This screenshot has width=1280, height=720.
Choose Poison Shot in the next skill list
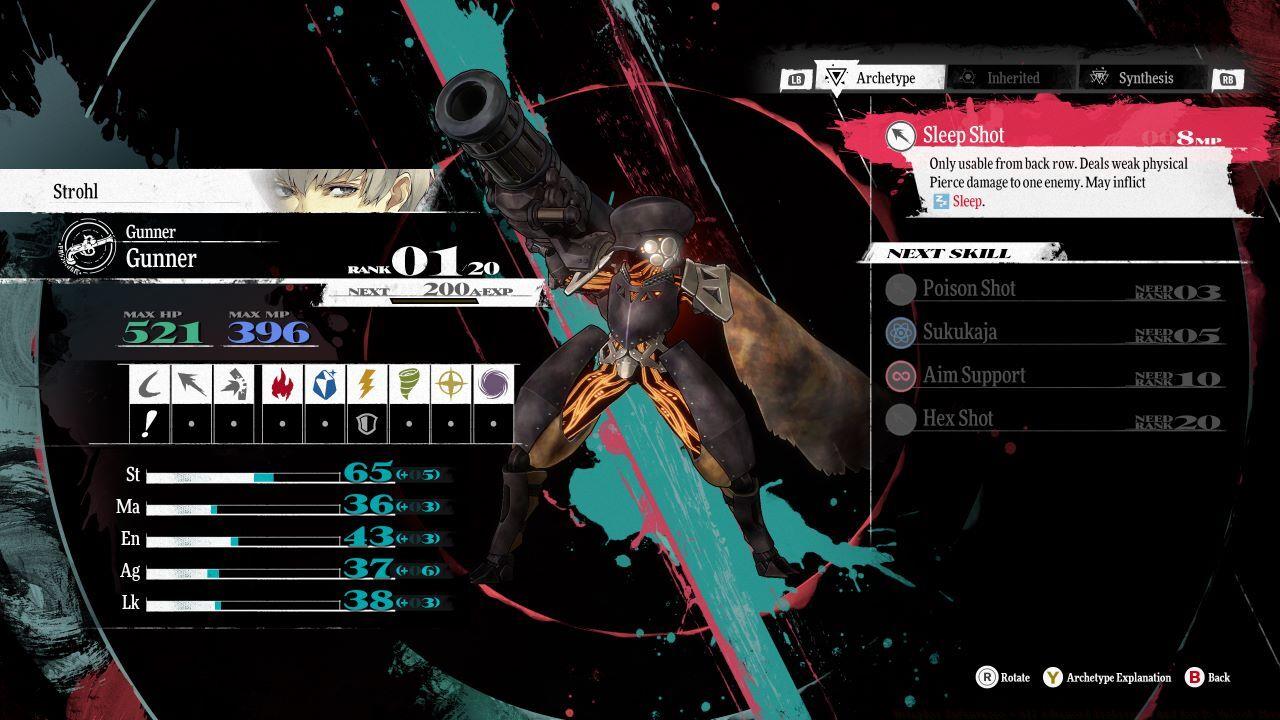pyautogui.click(x=1050, y=289)
